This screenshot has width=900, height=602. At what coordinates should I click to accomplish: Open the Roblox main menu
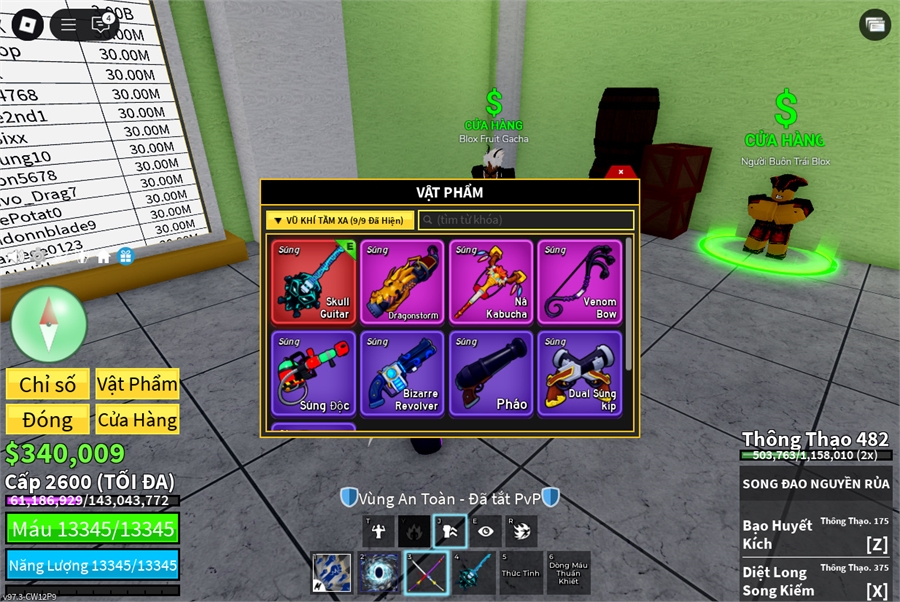tap(27, 24)
